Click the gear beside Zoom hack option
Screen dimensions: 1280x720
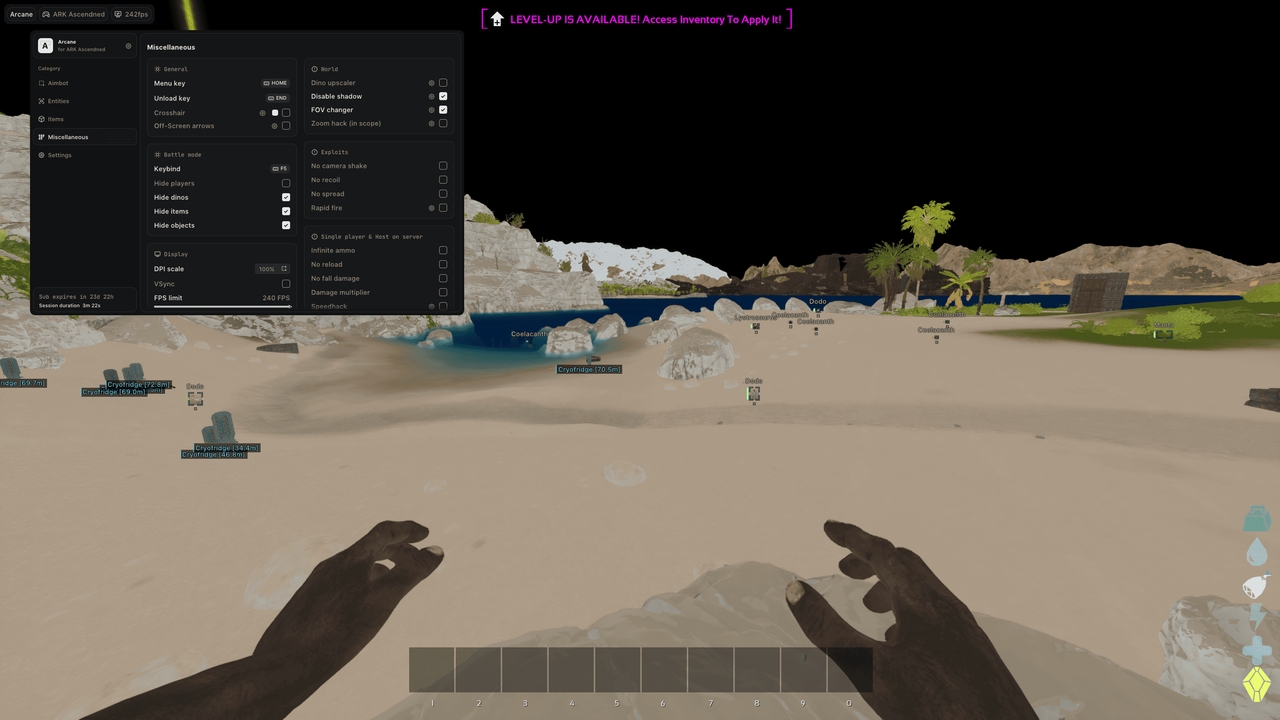(430, 123)
